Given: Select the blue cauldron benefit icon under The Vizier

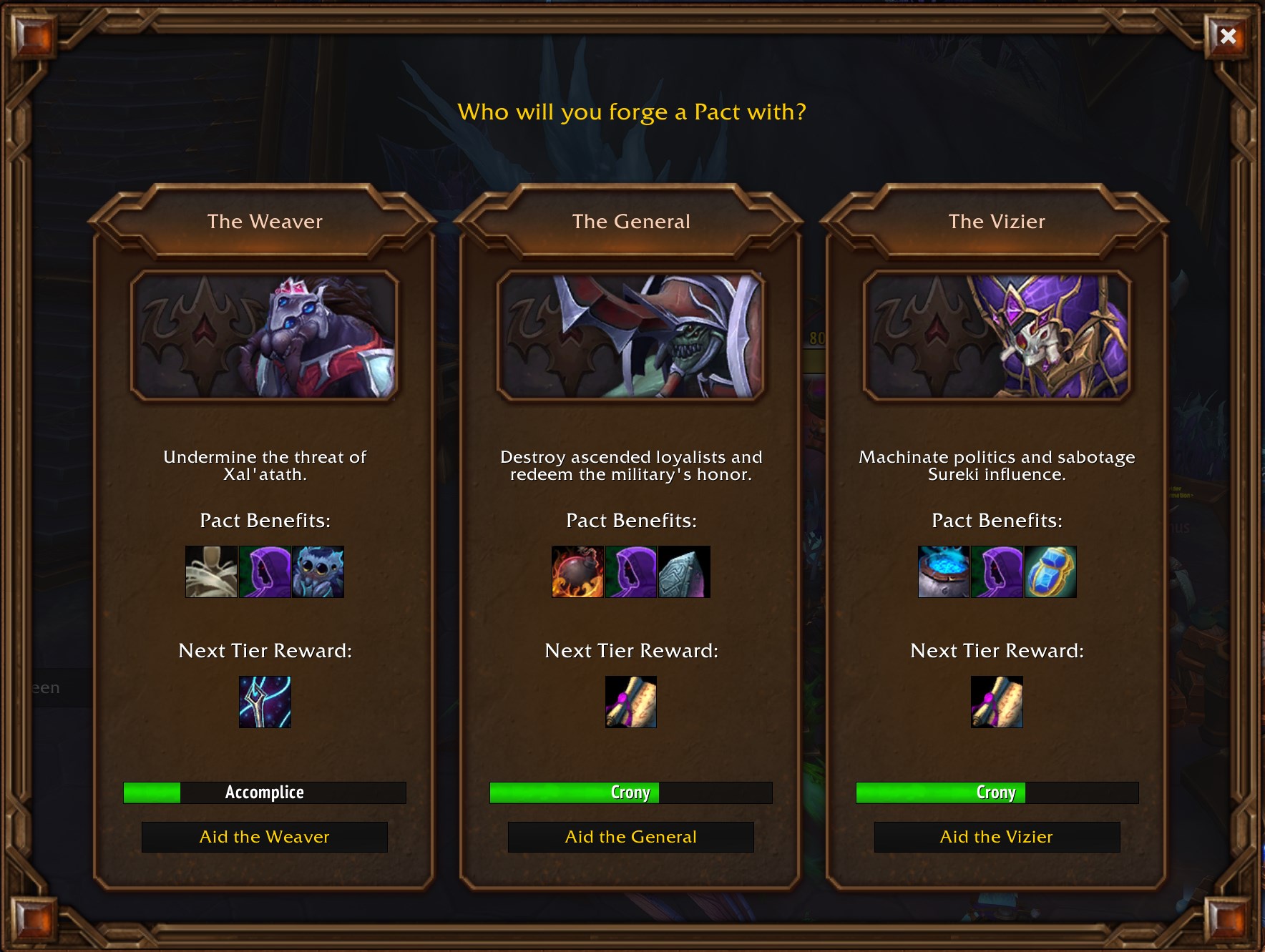Looking at the screenshot, I should (944, 571).
